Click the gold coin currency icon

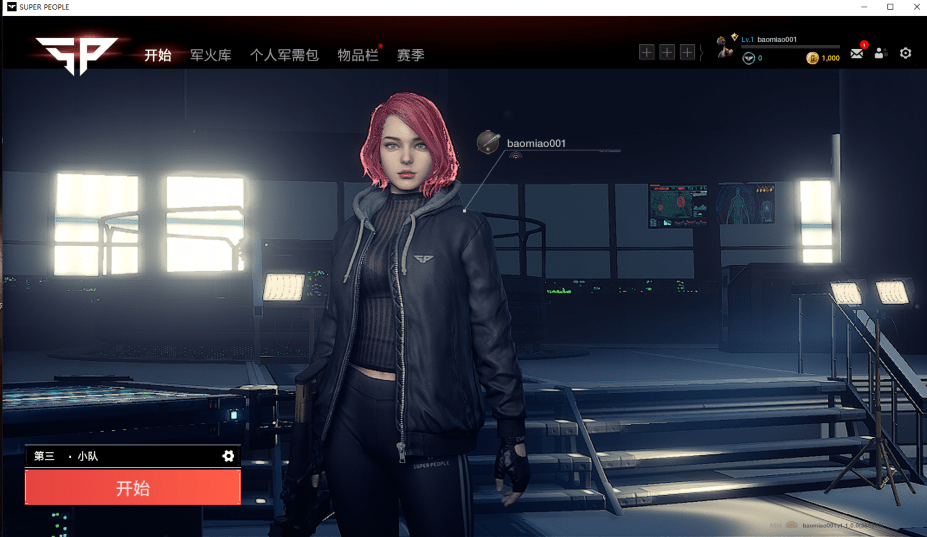812,59
